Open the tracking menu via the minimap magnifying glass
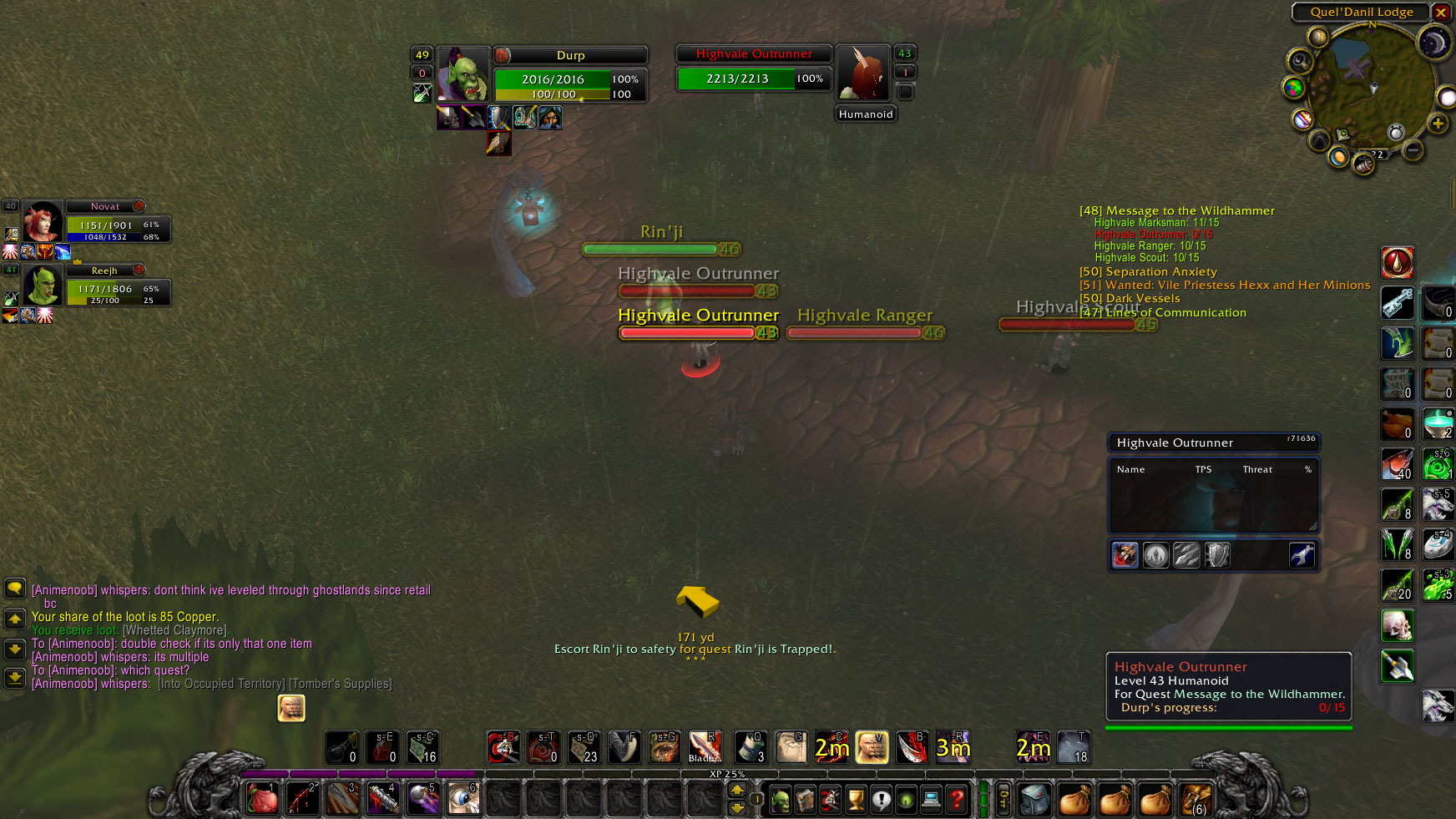Screen dimensions: 1456x819 click(1300, 61)
